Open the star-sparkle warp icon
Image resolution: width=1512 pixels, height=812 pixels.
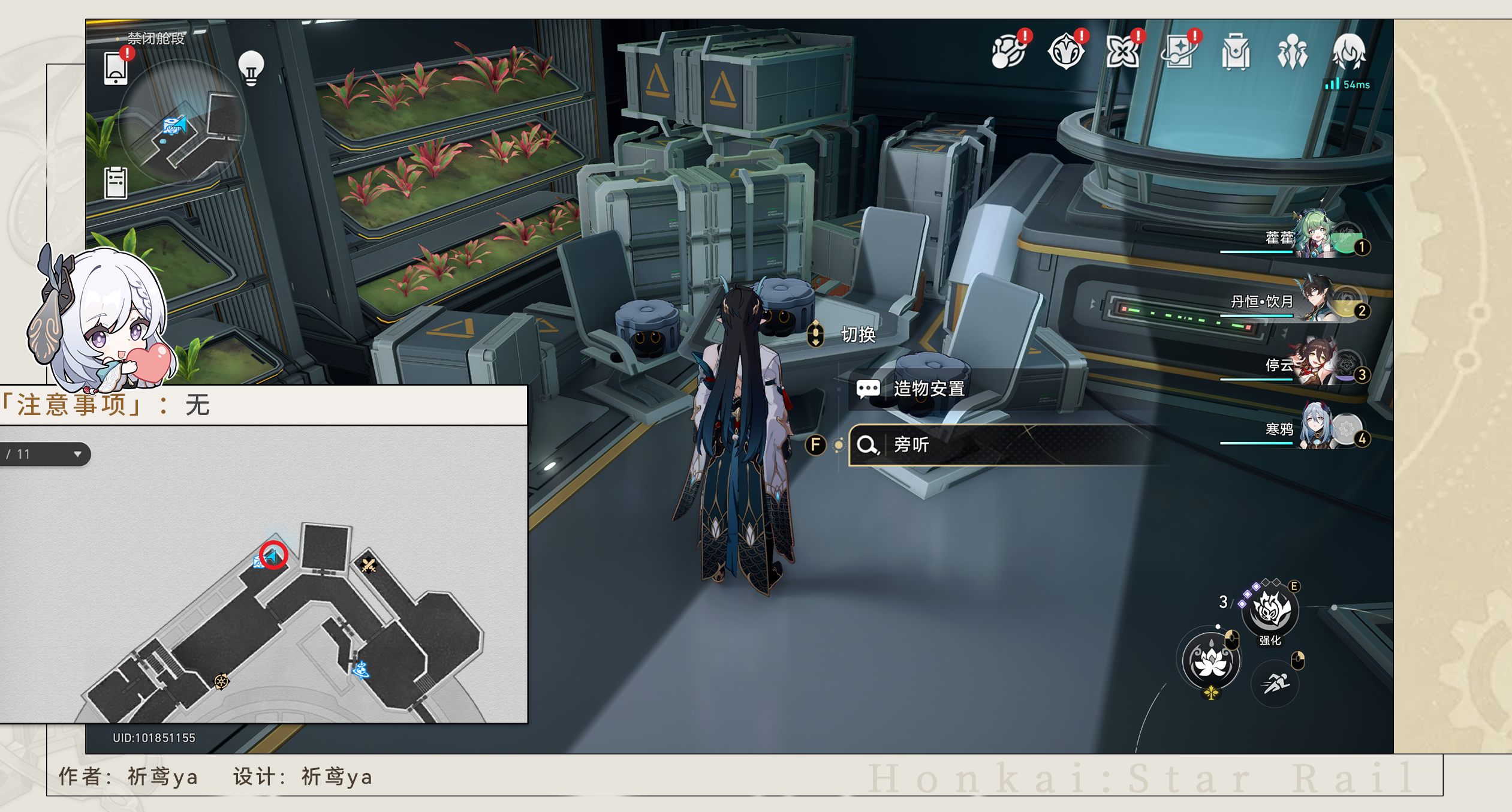click(x=1179, y=53)
